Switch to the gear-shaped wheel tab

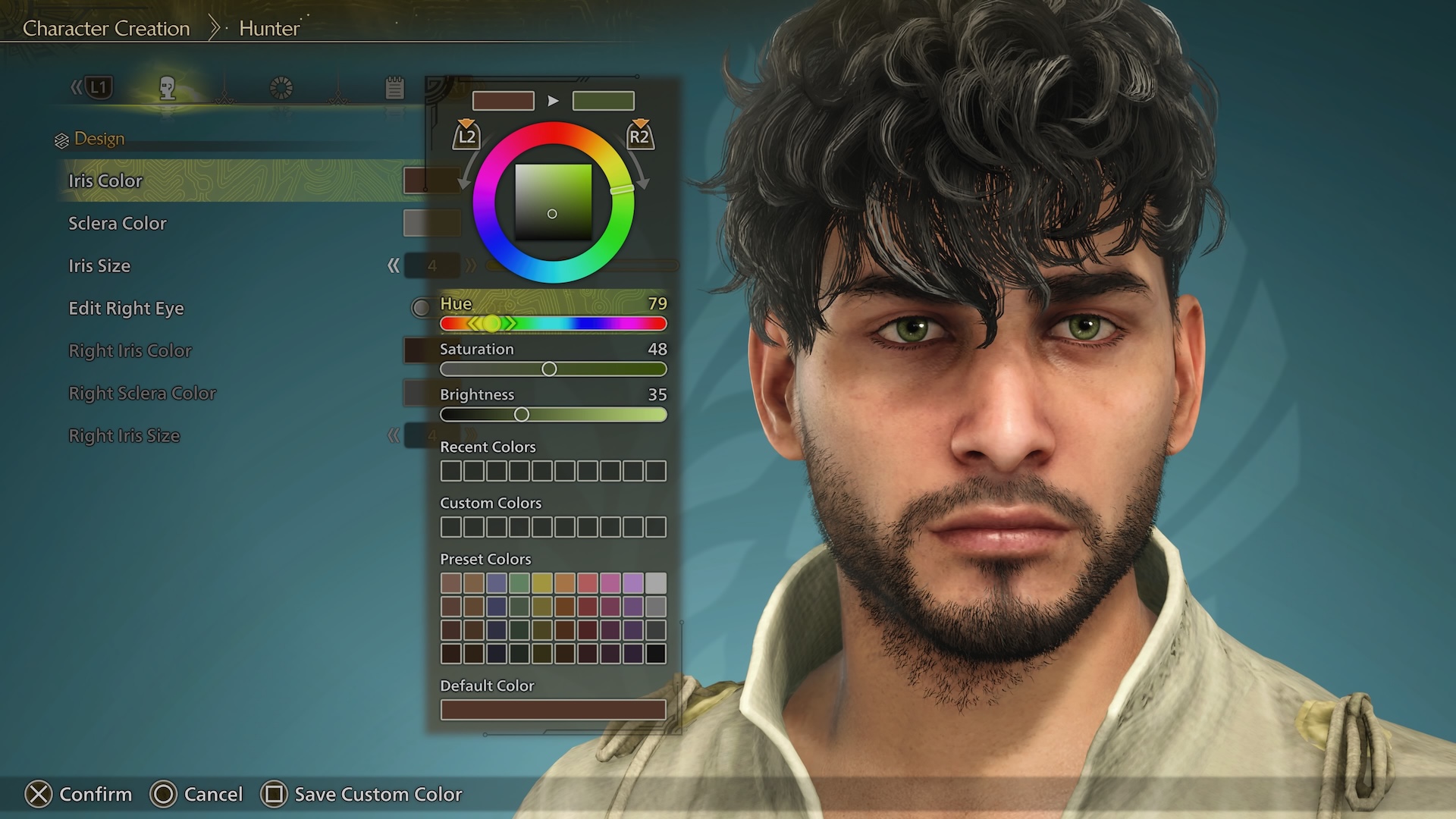point(281,89)
